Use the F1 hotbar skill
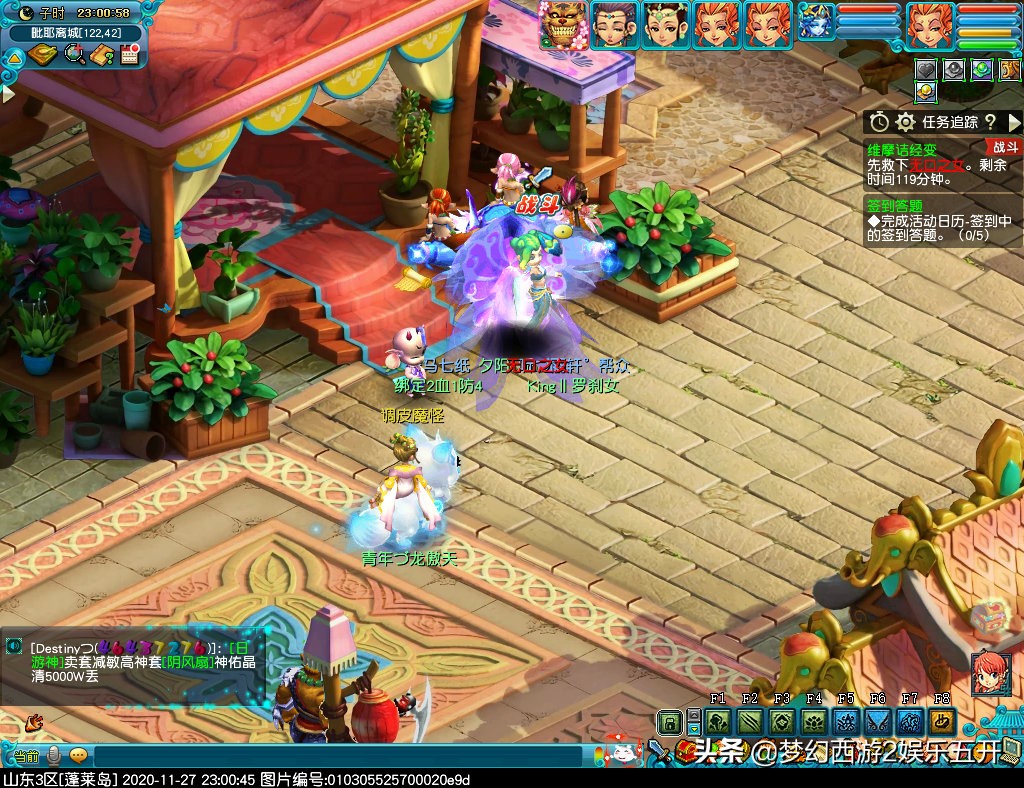 718,722
